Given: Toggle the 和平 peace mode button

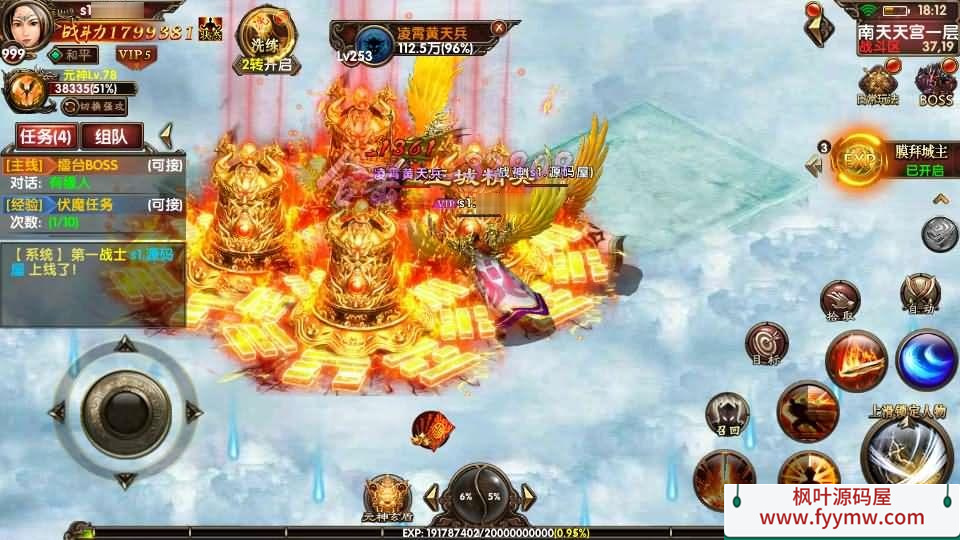Looking at the screenshot, I should pyautogui.click(x=74, y=54).
